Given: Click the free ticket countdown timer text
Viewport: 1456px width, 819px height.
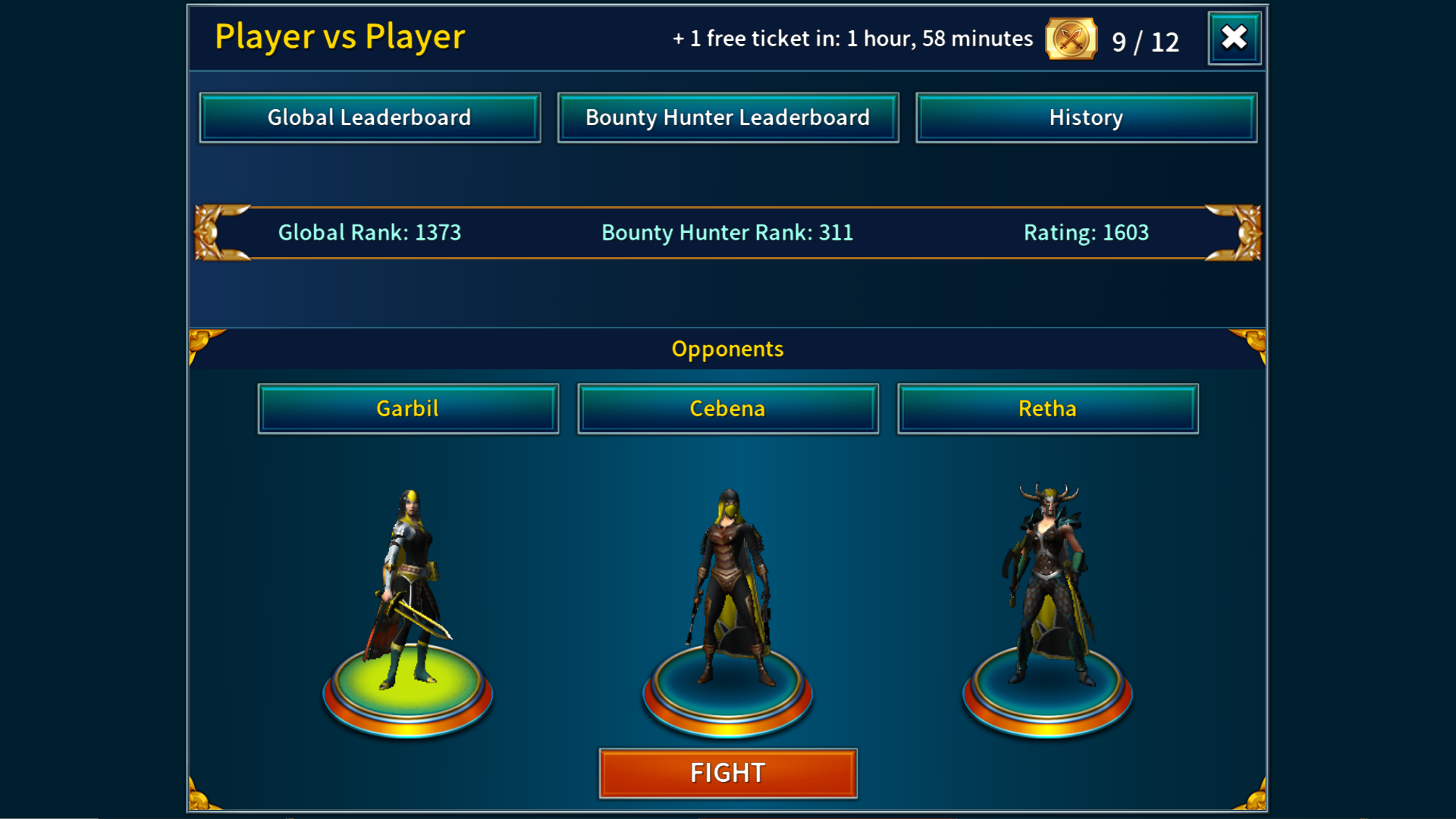Looking at the screenshot, I should (x=852, y=38).
